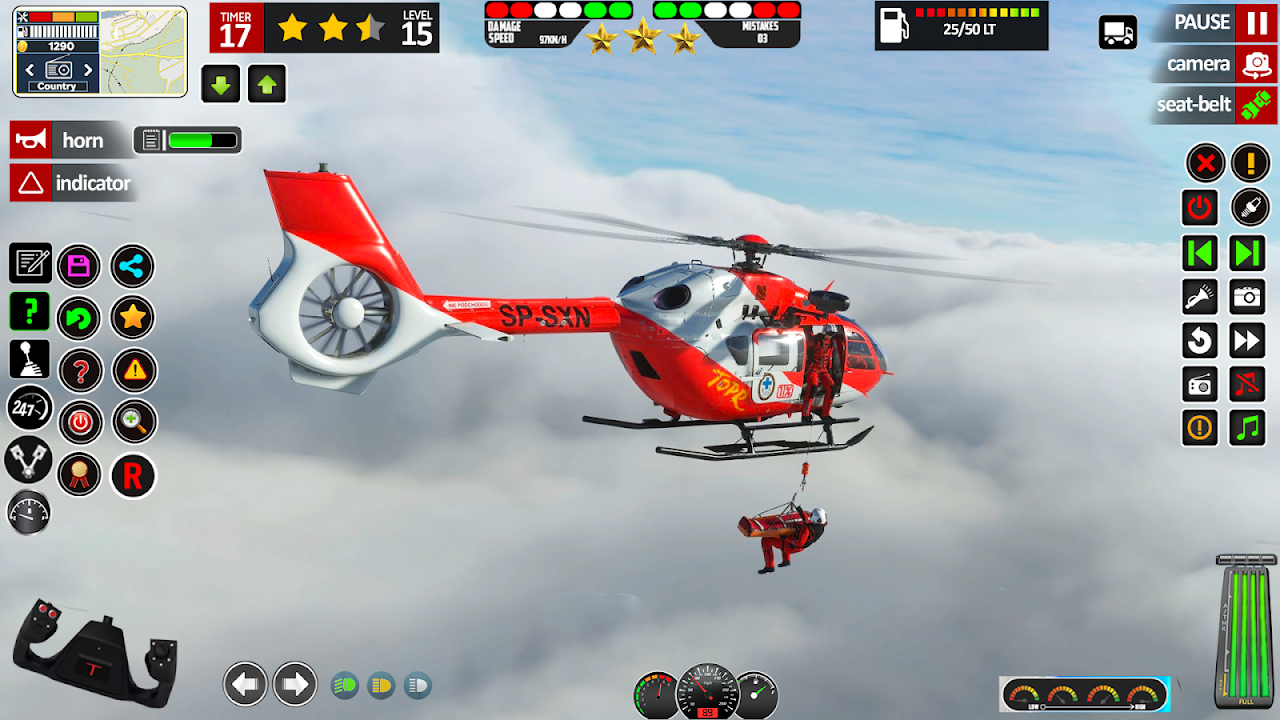Viewport: 1280px width, 720px height.
Task: Steer left with the left arrow
Action: (x=245, y=684)
